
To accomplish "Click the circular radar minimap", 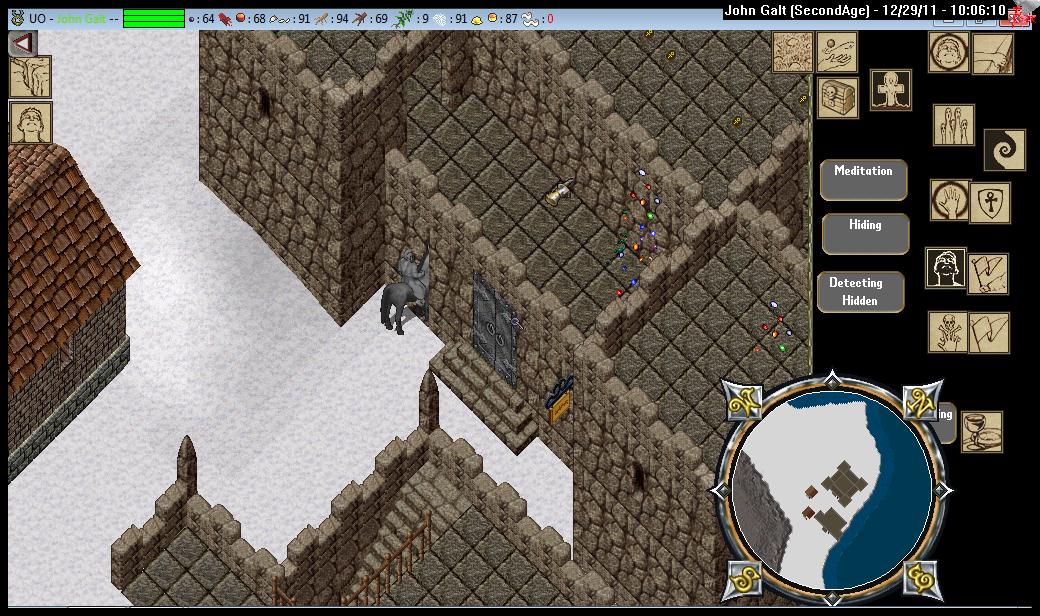I will tap(833, 488).
